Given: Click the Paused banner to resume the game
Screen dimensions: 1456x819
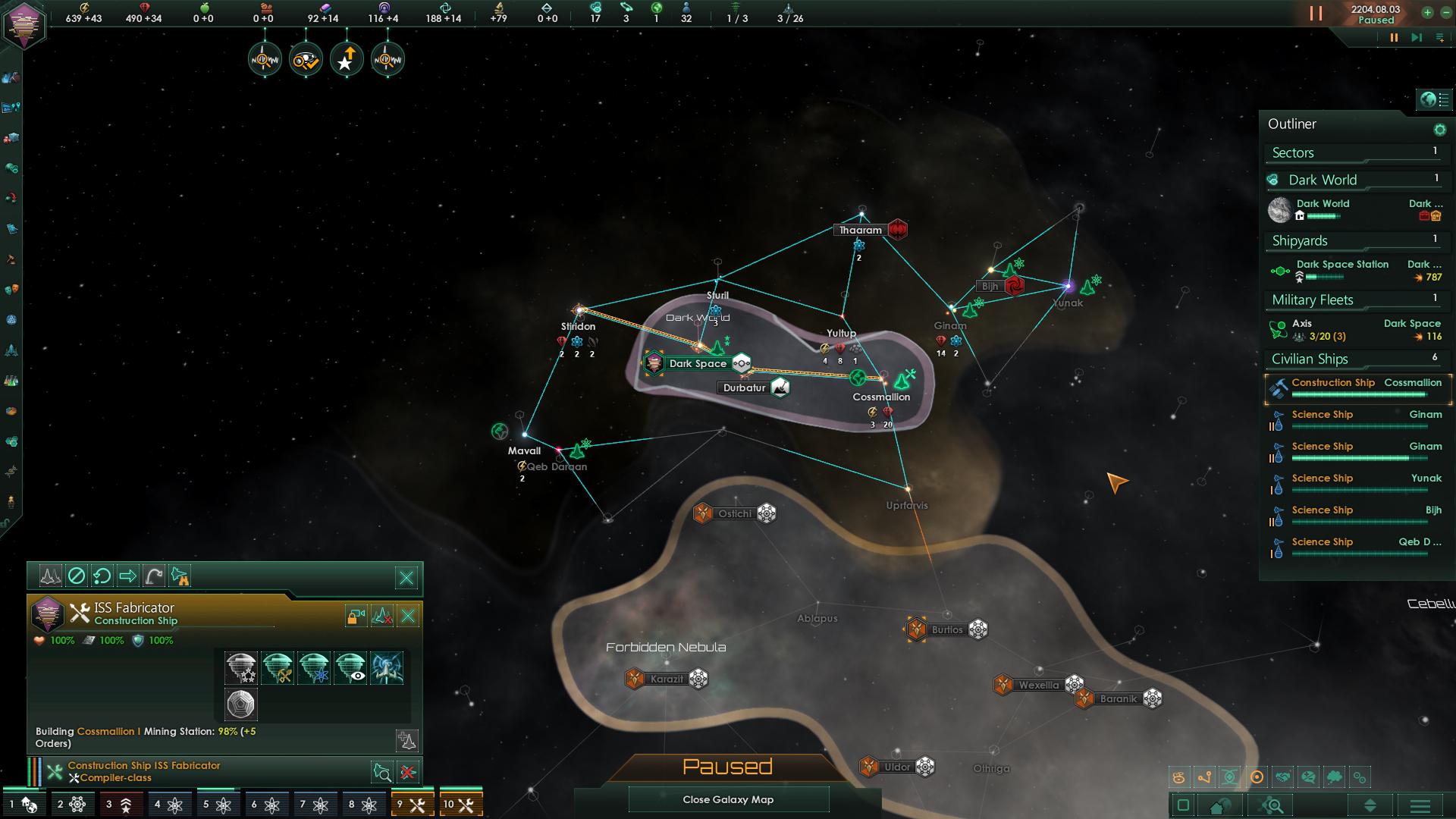Looking at the screenshot, I should (728, 767).
